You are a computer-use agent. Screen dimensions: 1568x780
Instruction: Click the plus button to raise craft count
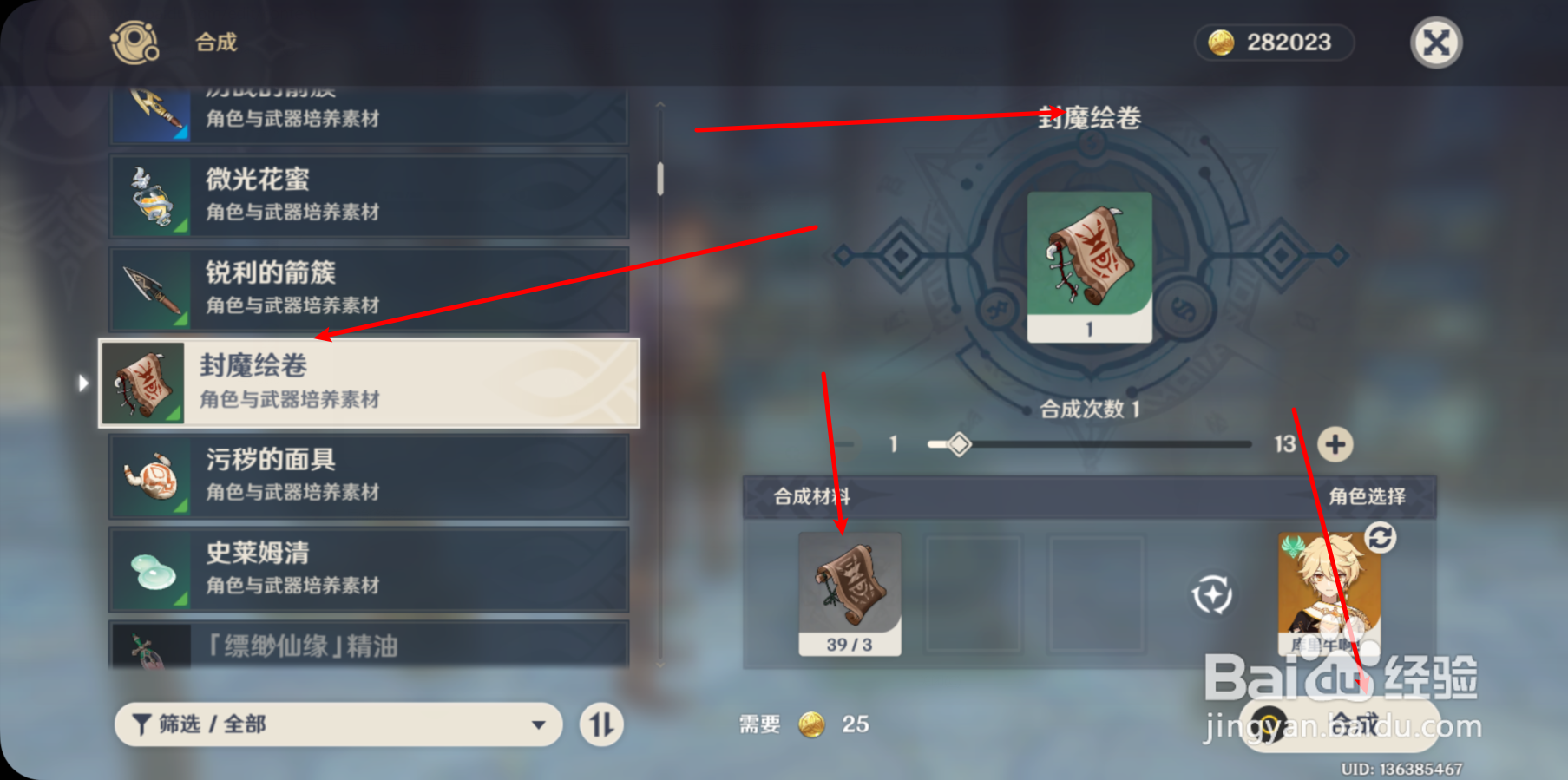1335,444
